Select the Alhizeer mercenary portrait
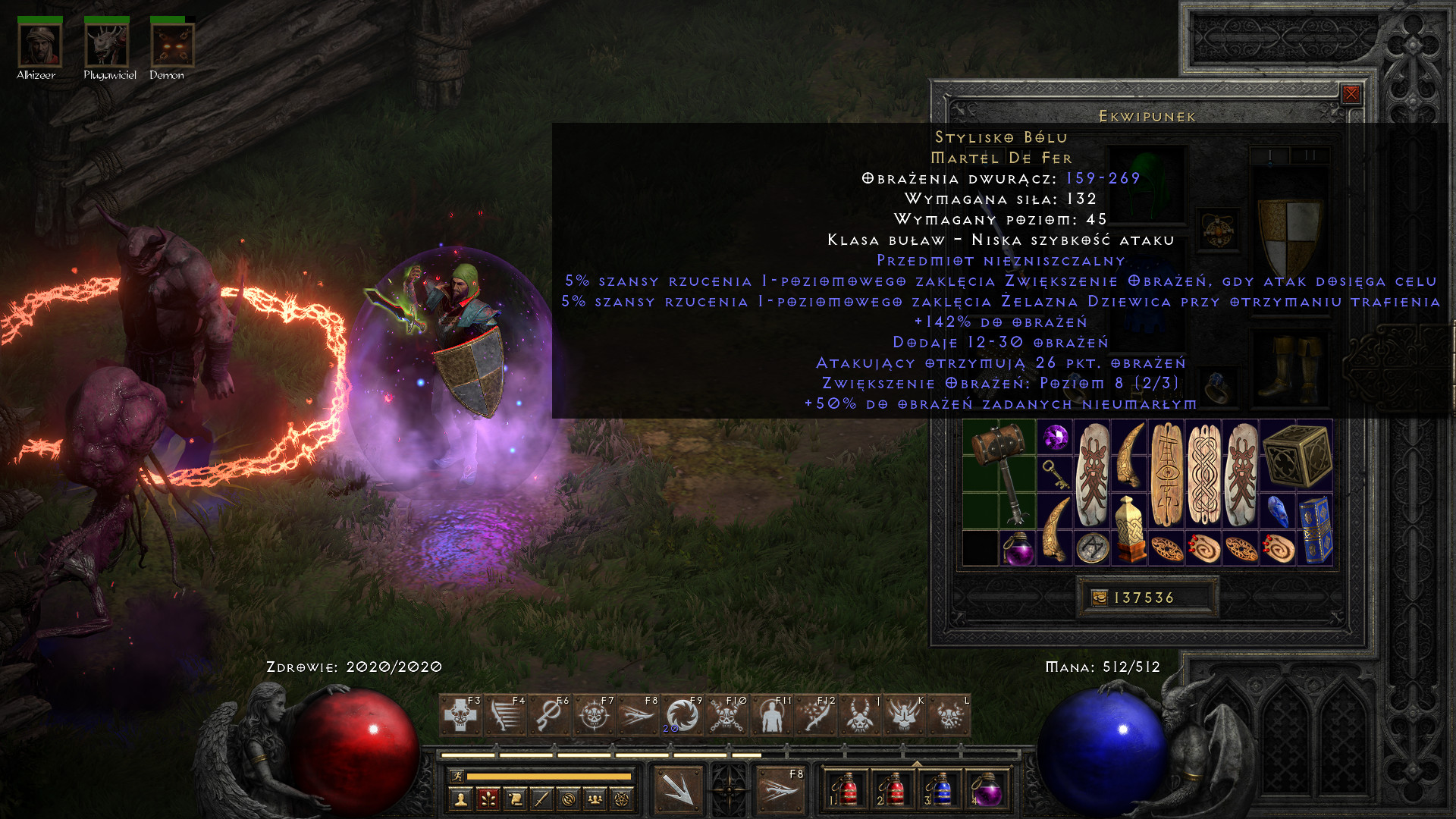This screenshot has height=819, width=1456. pos(40,45)
